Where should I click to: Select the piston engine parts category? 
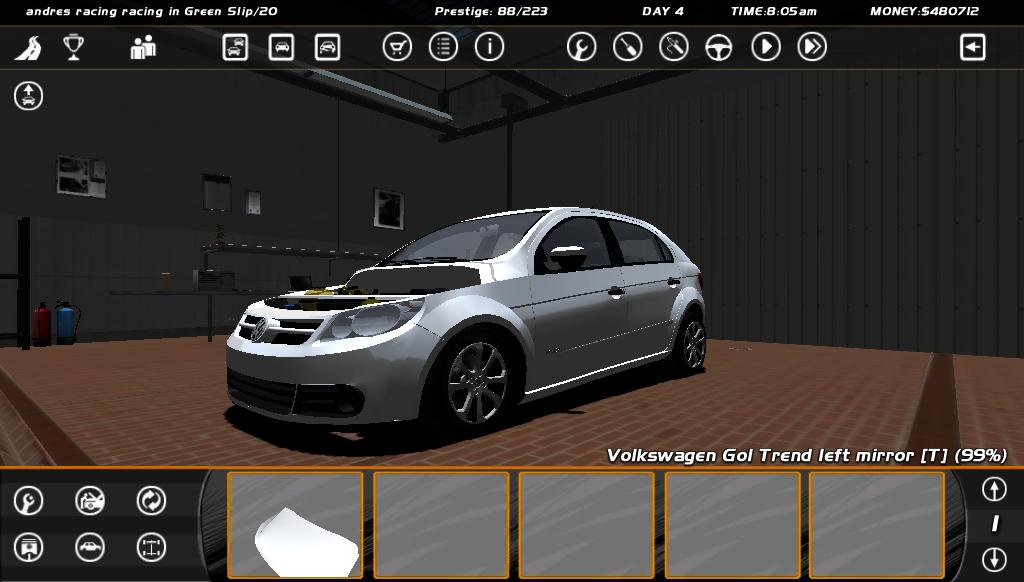28,547
